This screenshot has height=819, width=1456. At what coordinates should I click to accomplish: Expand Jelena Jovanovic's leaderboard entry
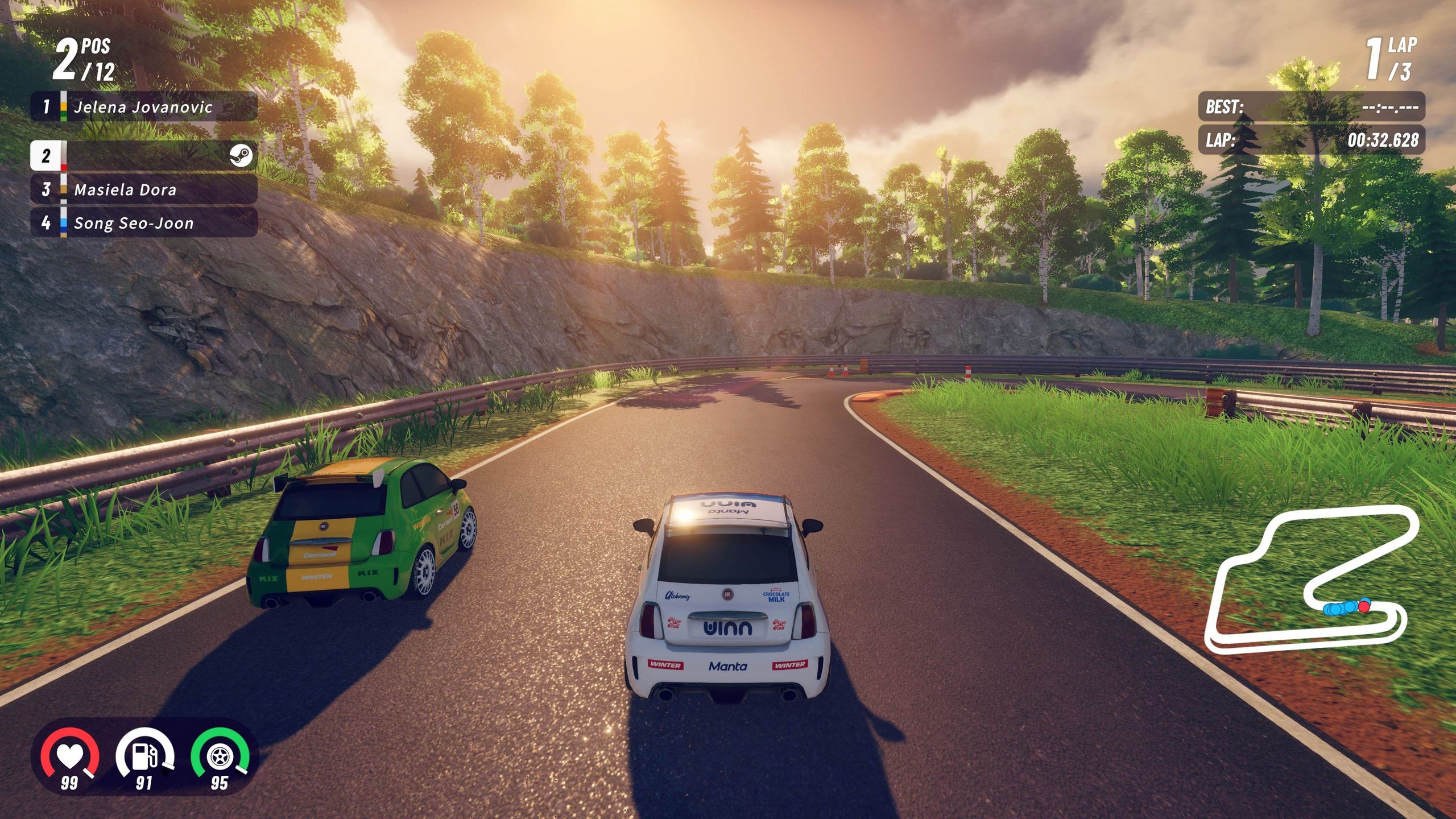(142, 106)
